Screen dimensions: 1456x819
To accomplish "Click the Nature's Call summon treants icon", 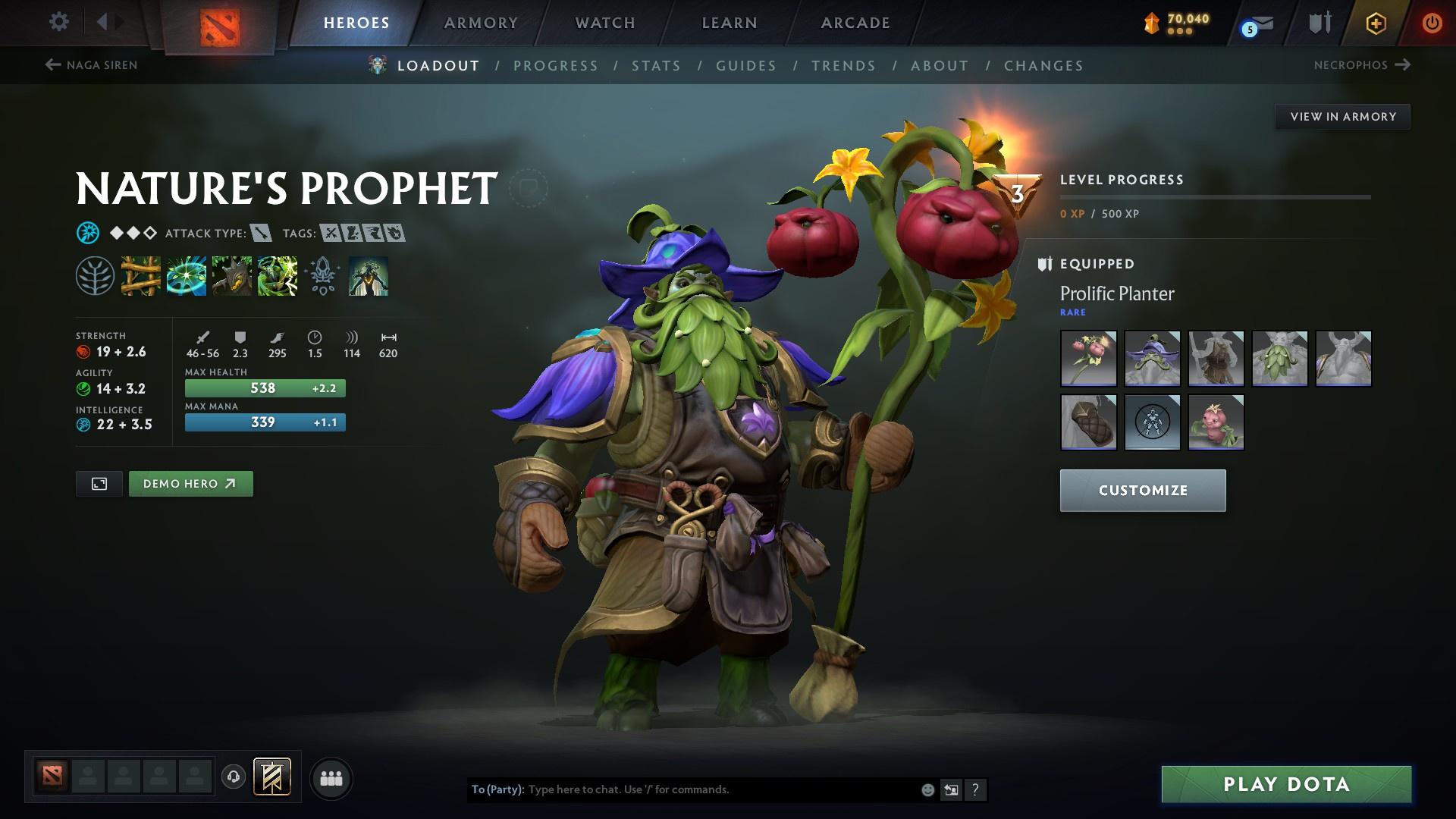I will tap(232, 277).
